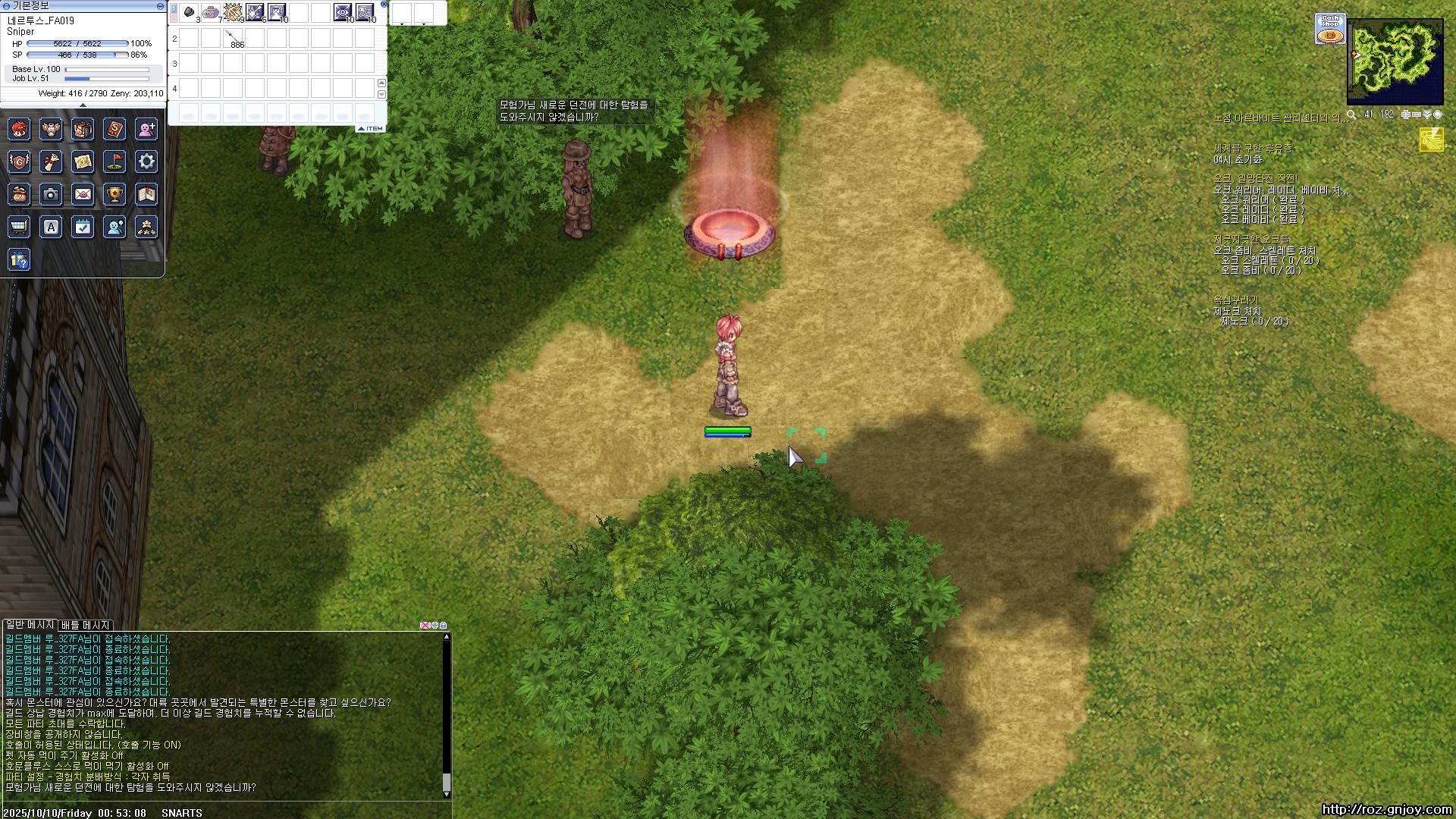Open the mail envelope icon

tap(83, 194)
